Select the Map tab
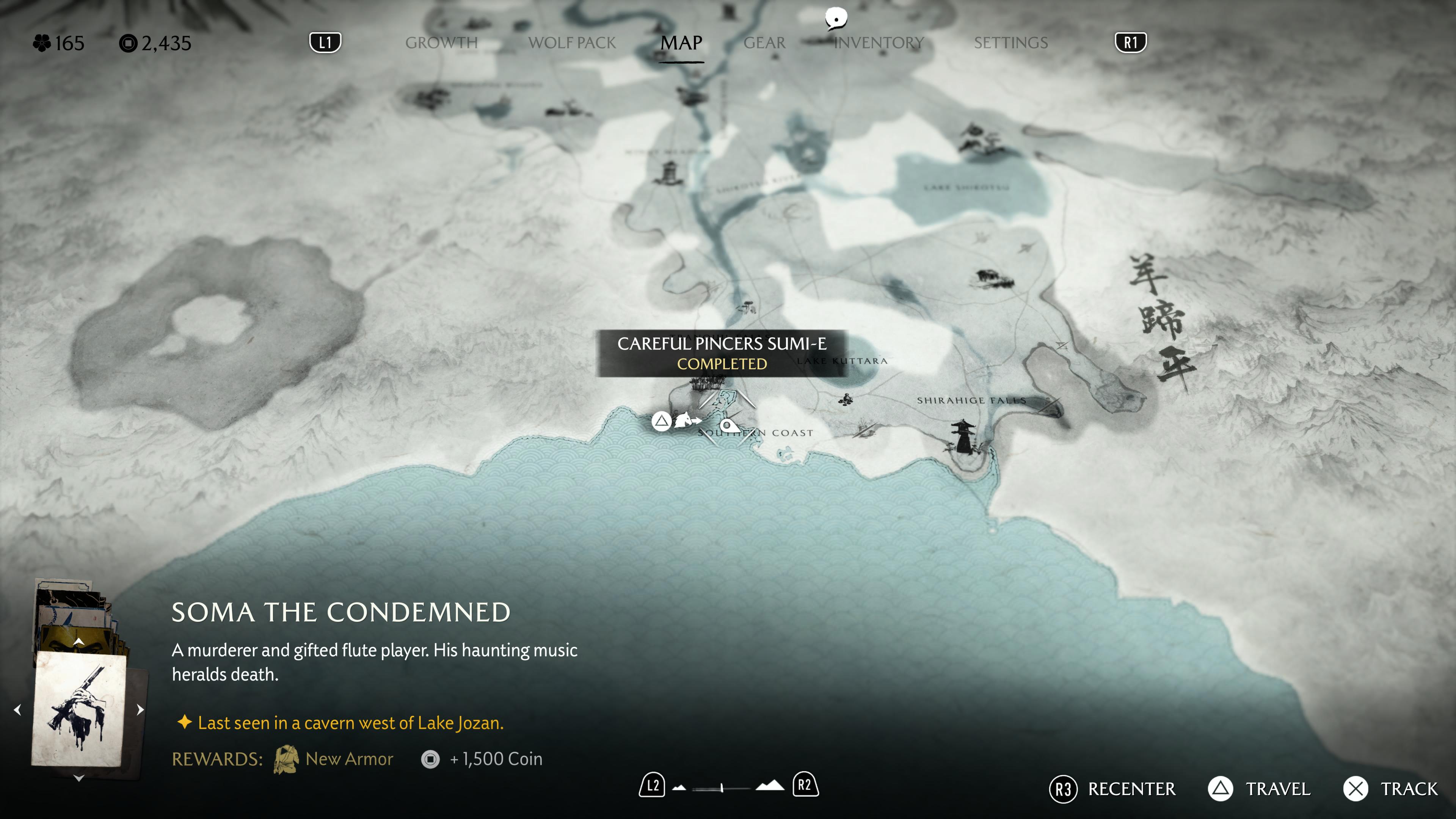Viewport: 1456px width, 819px height. 682,43
